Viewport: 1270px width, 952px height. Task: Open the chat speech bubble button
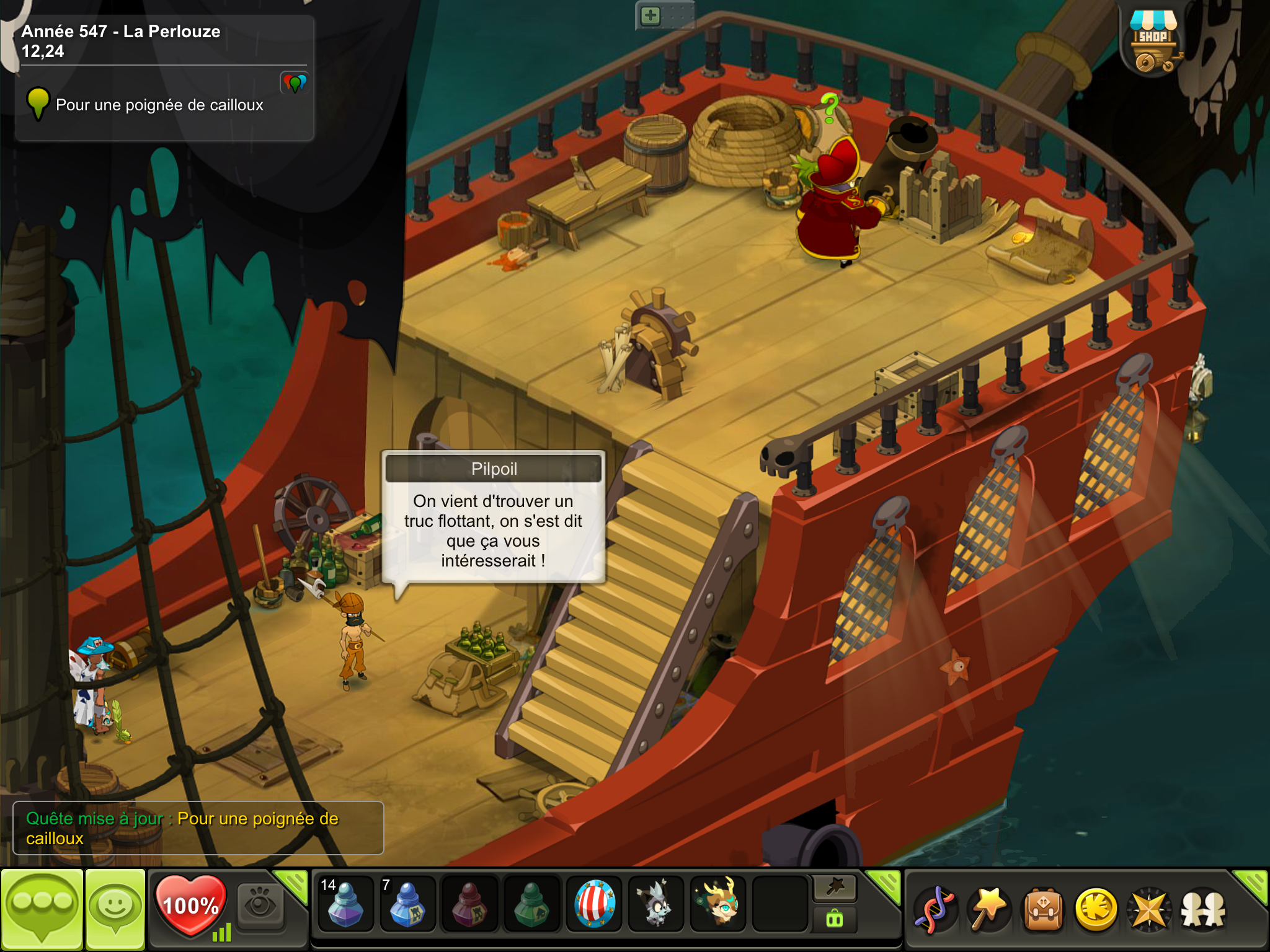(x=42, y=908)
